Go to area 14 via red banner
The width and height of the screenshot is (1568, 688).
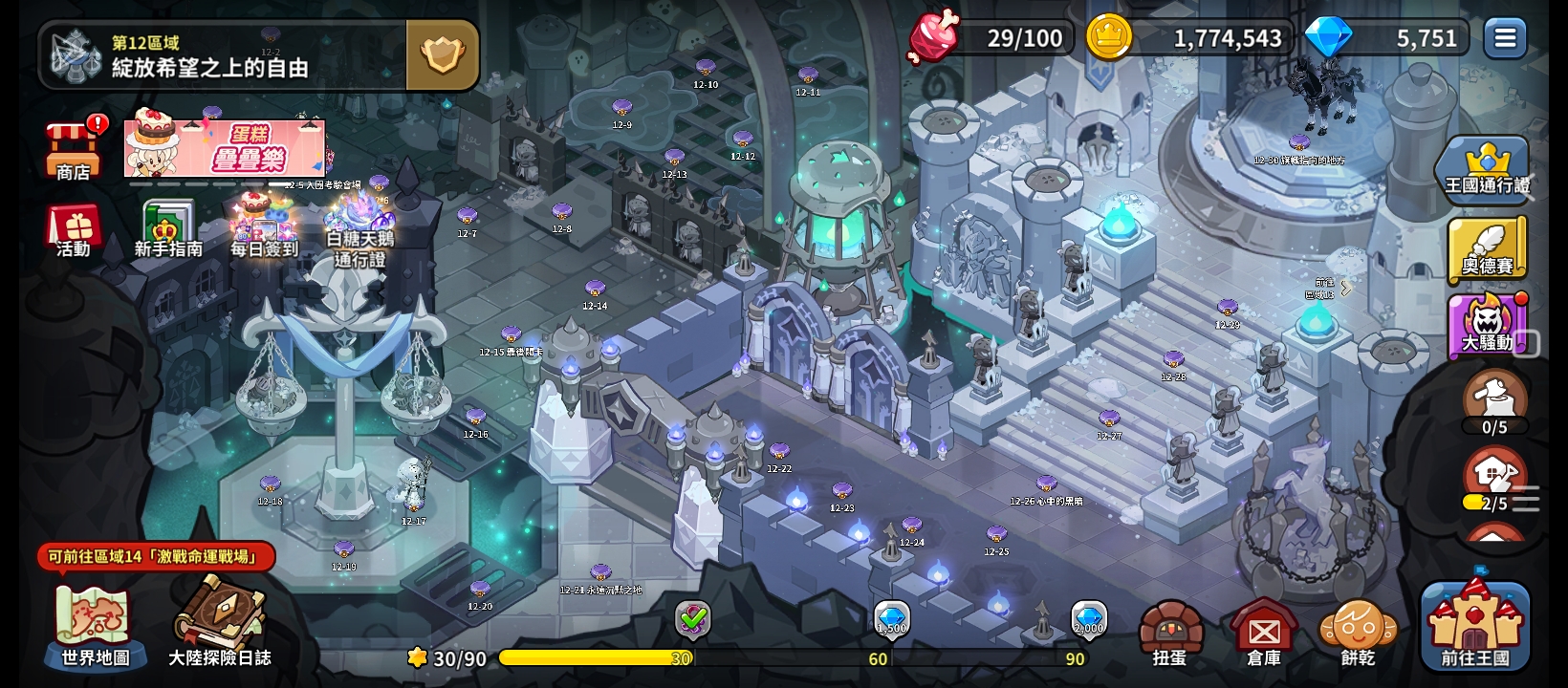point(156,556)
